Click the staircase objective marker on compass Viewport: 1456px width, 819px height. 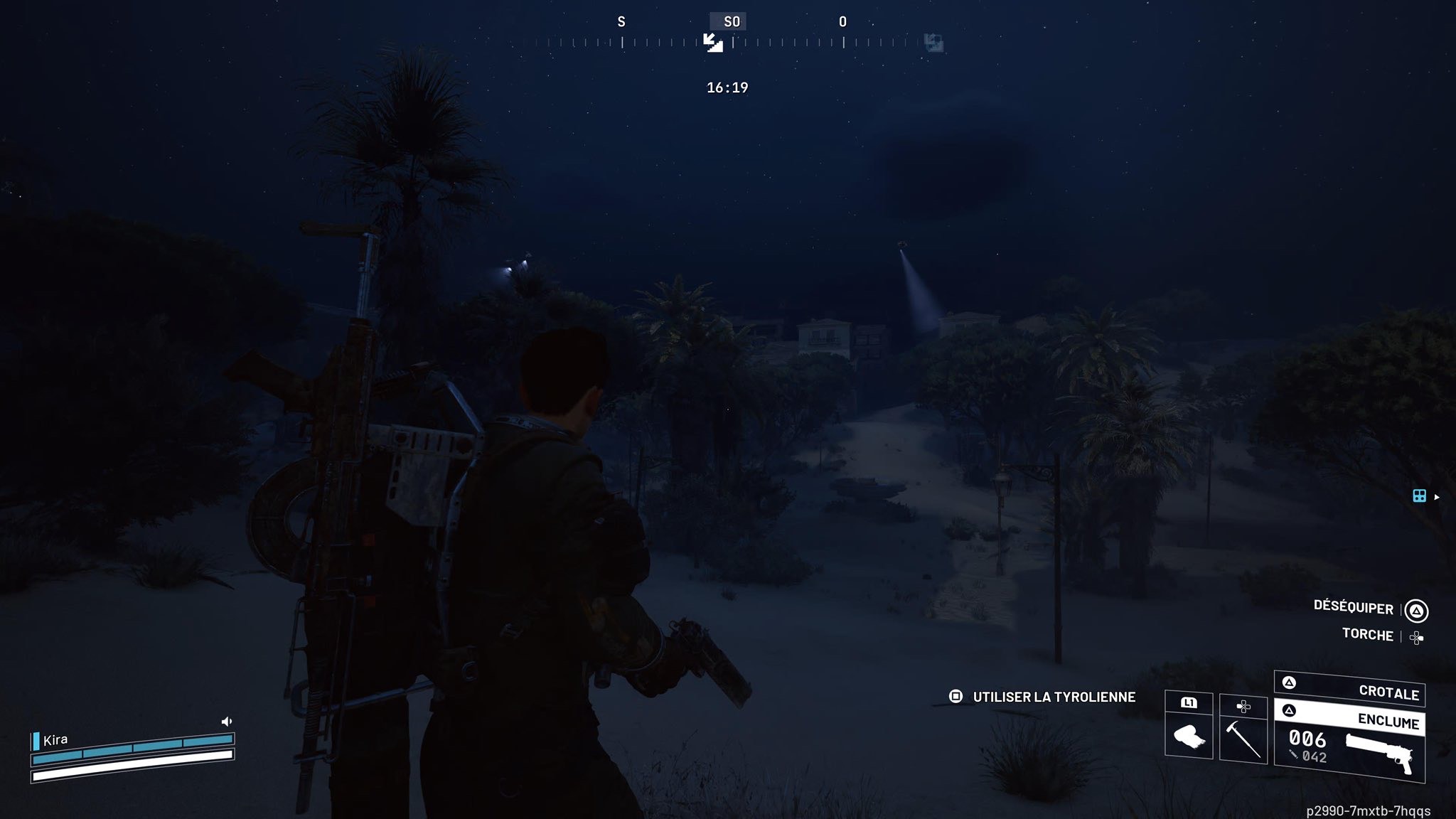point(713,43)
